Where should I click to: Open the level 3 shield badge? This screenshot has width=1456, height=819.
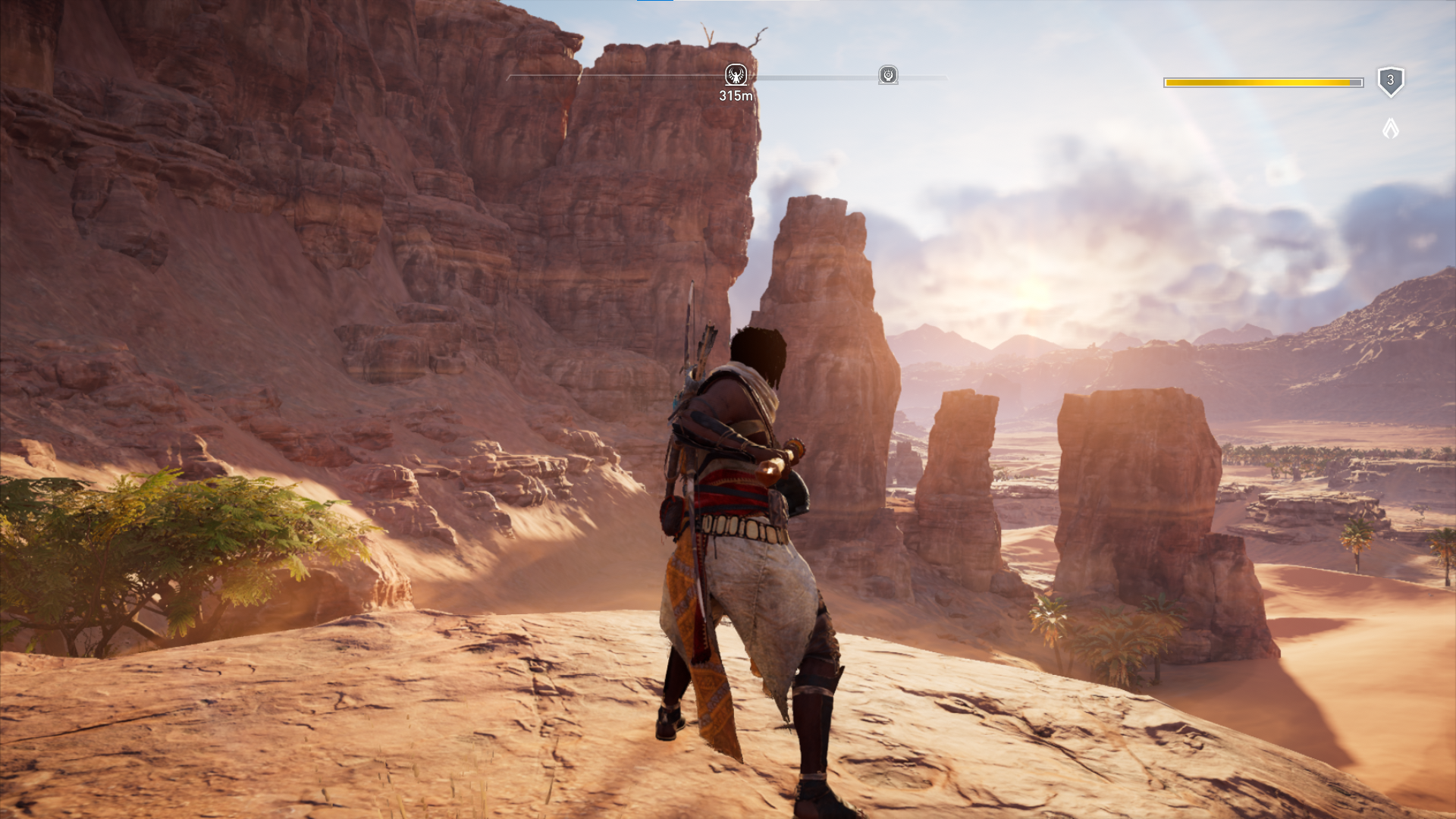pyautogui.click(x=1390, y=81)
